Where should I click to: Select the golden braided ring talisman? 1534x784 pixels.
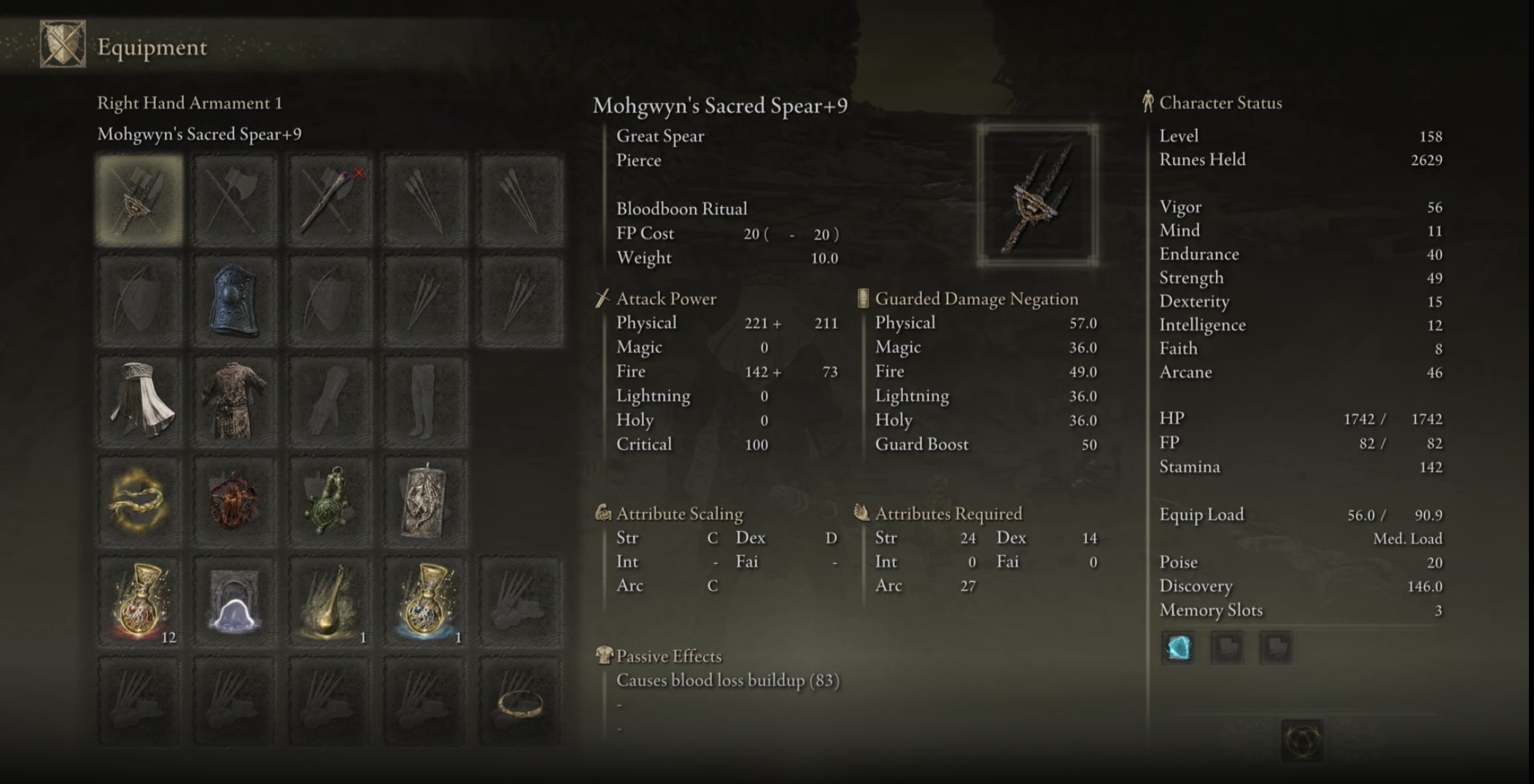pos(139,502)
